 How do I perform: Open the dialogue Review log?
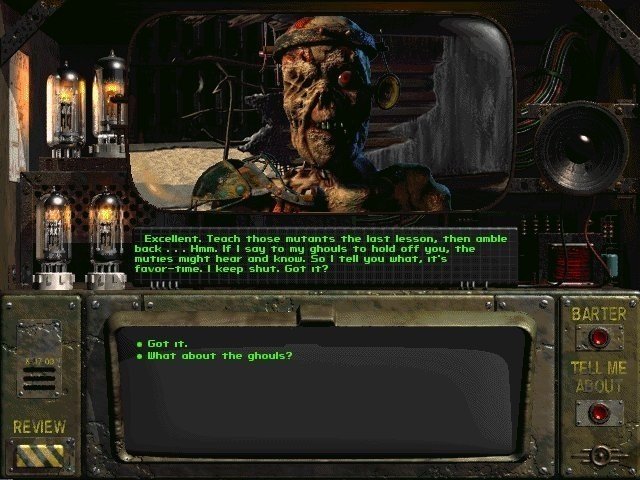click(x=39, y=455)
